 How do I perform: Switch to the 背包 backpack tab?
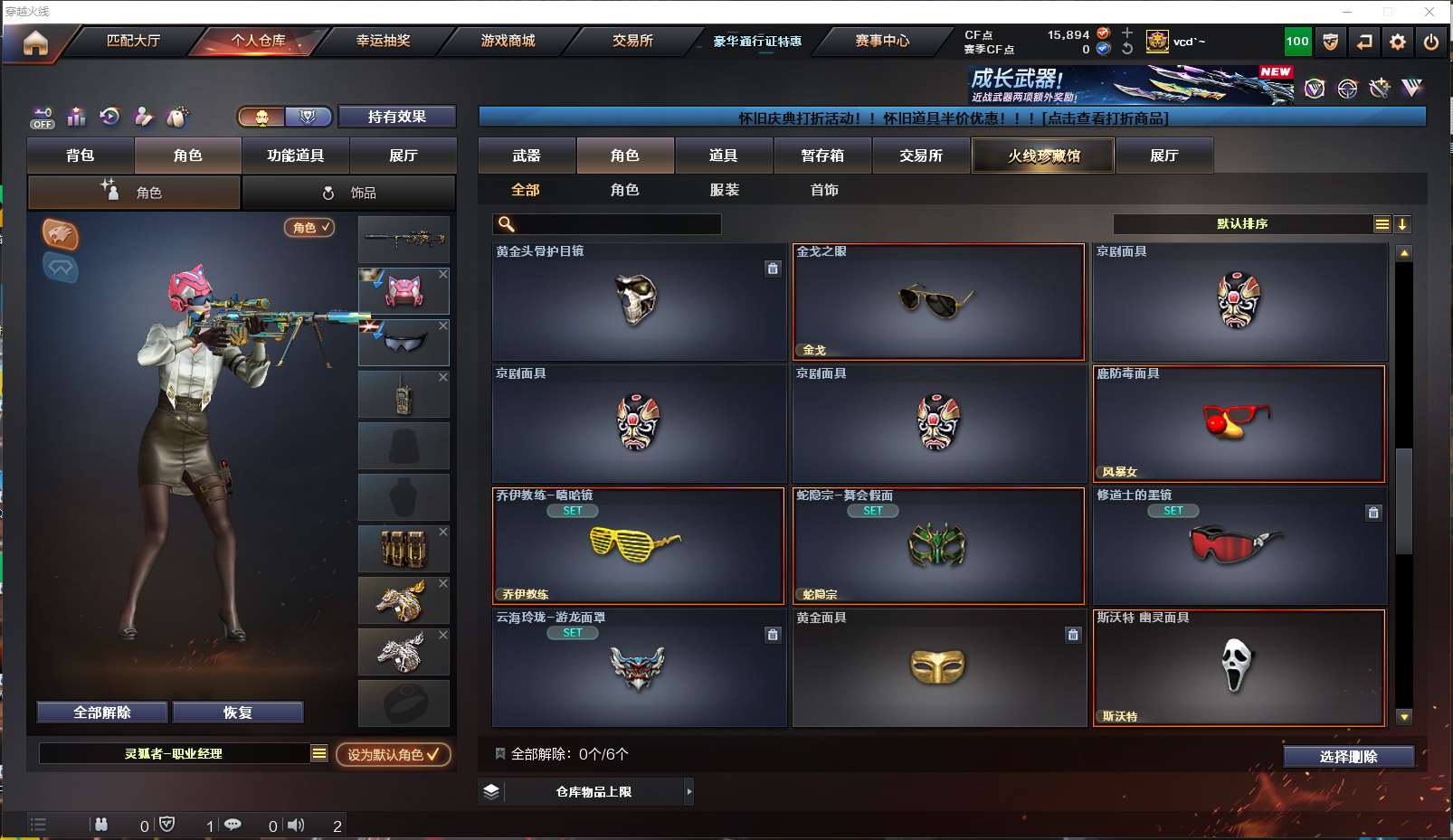[81, 156]
